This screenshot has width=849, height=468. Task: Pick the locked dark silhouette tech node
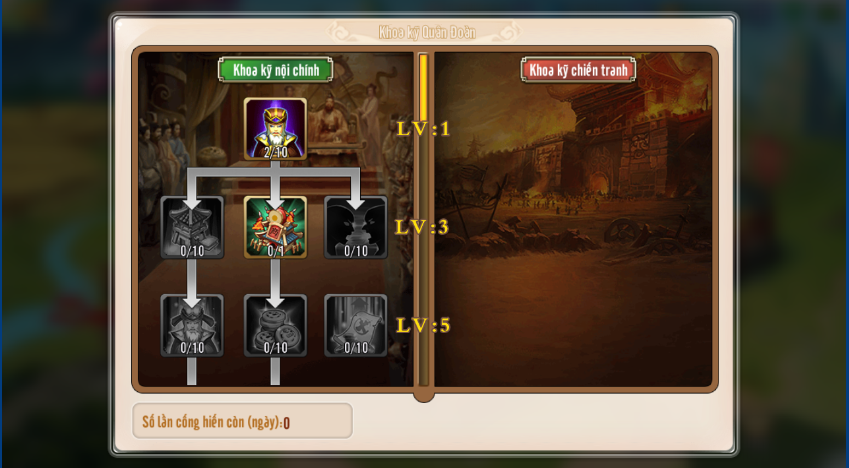[x=356, y=227]
